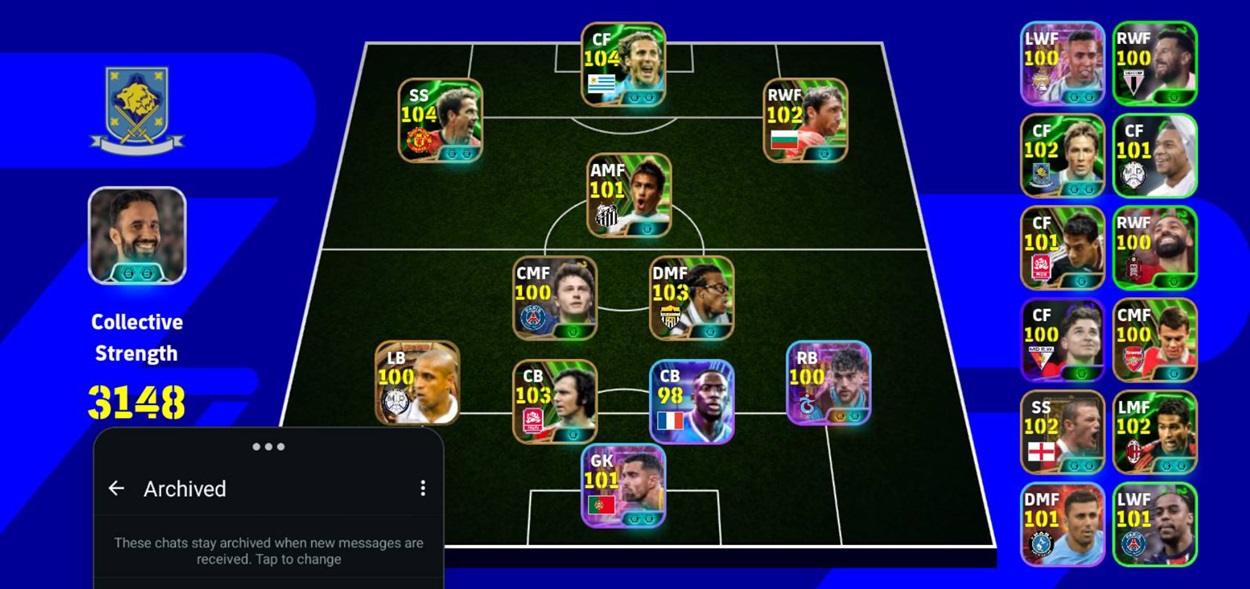Select the substitute LMF 102 card
Viewport: 1250px width, 589px height.
1155,431
